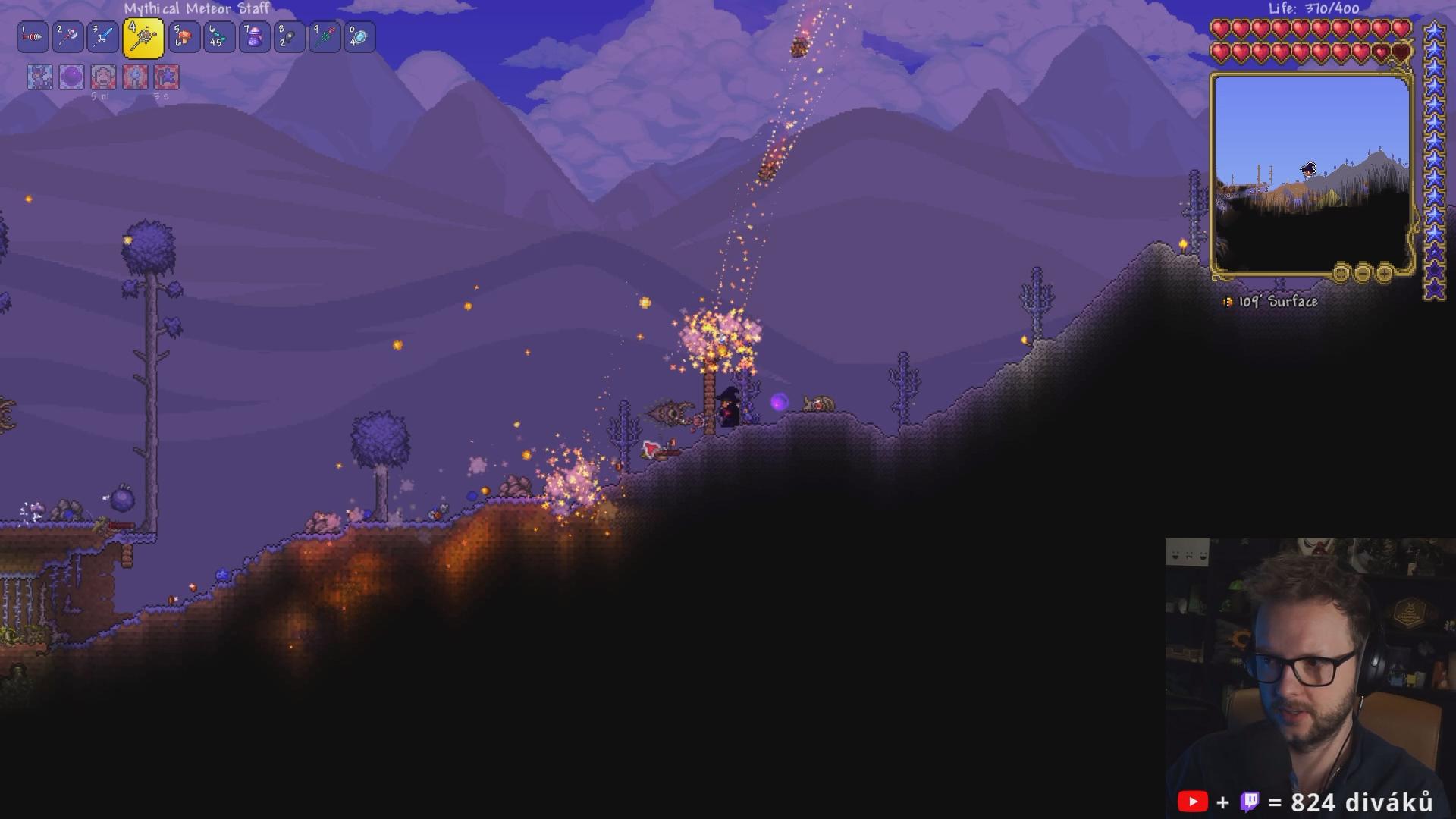The height and width of the screenshot is (819, 1456).
Task: Select hotbar slot 8 with two items
Action: coord(289,37)
